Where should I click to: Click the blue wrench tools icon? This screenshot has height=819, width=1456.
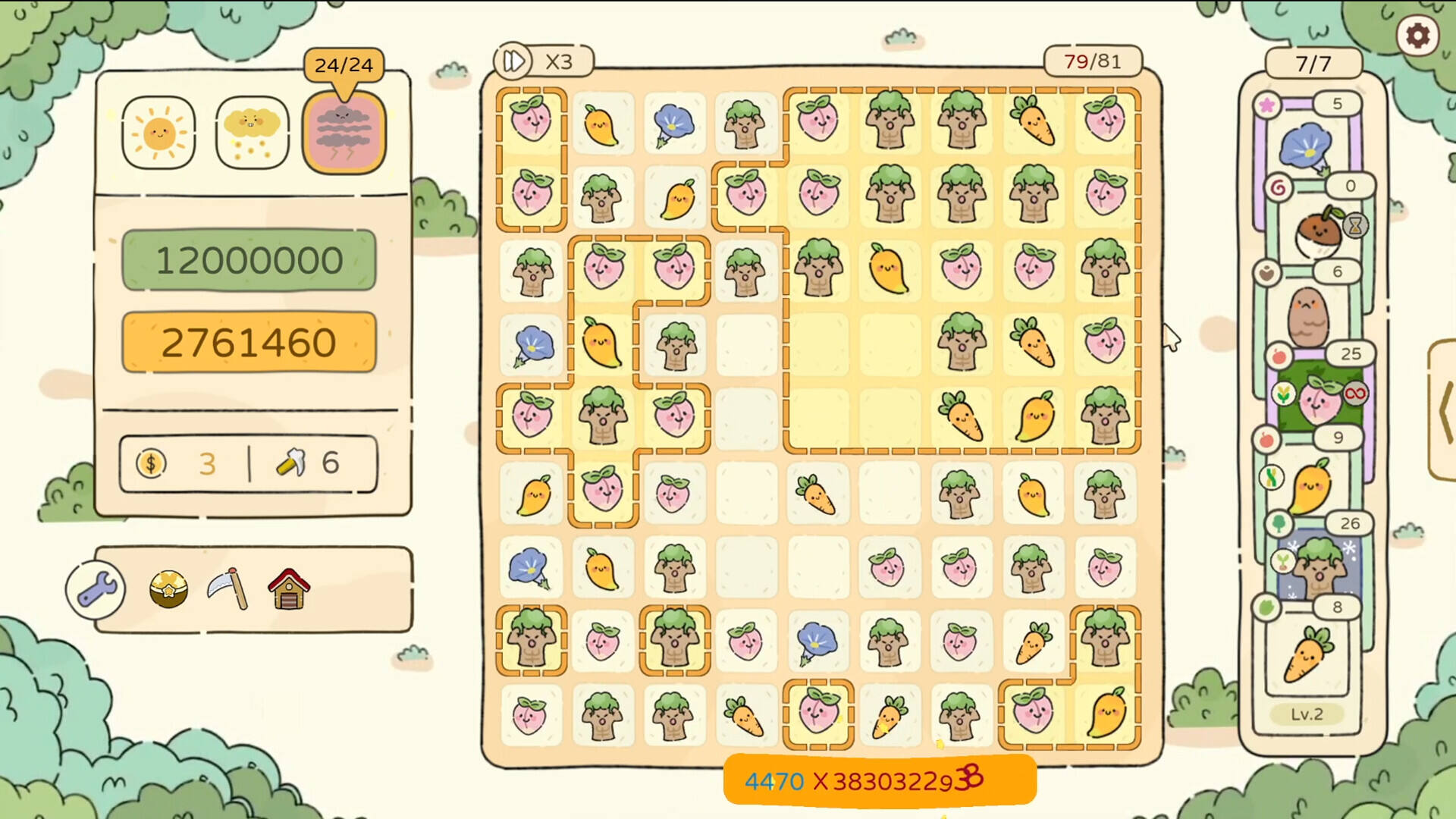point(99,588)
